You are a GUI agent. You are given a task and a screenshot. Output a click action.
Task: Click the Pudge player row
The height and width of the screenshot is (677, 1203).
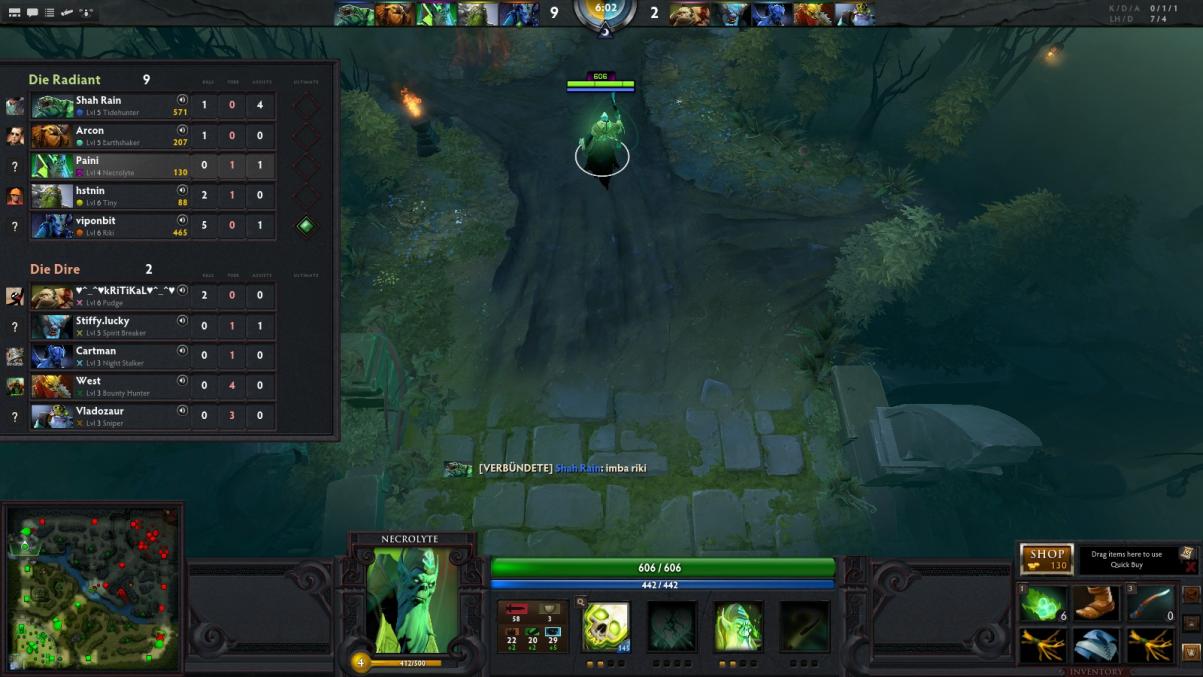[x=110, y=296]
